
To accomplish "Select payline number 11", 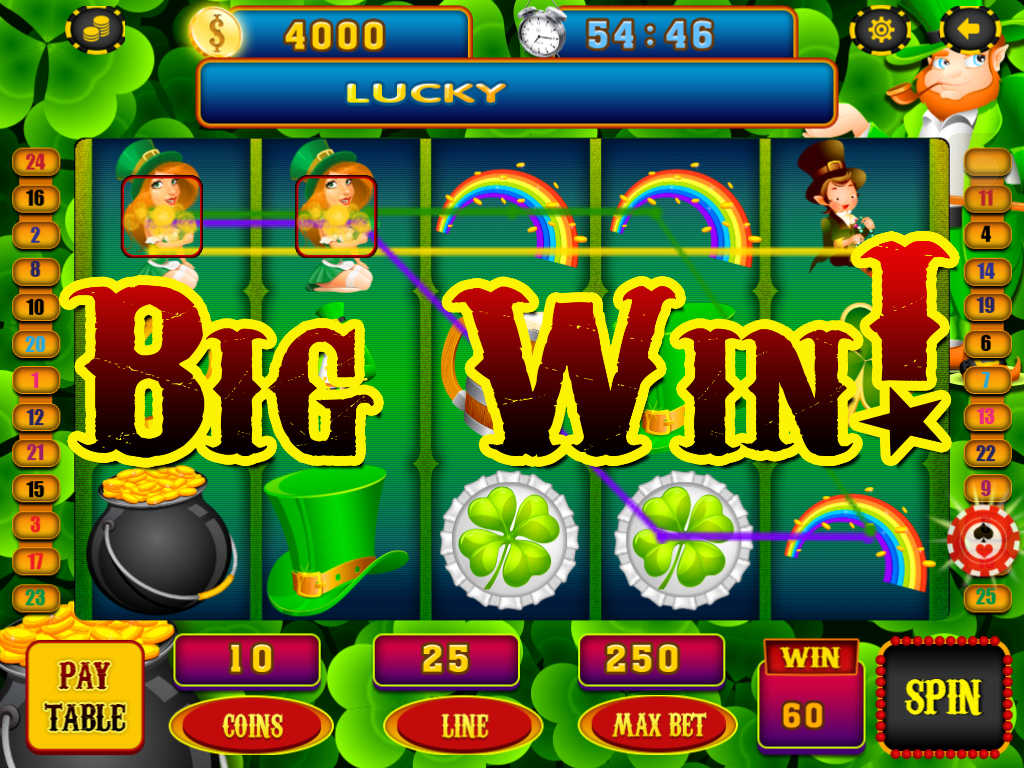I will pyautogui.click(x=987, y=198).
